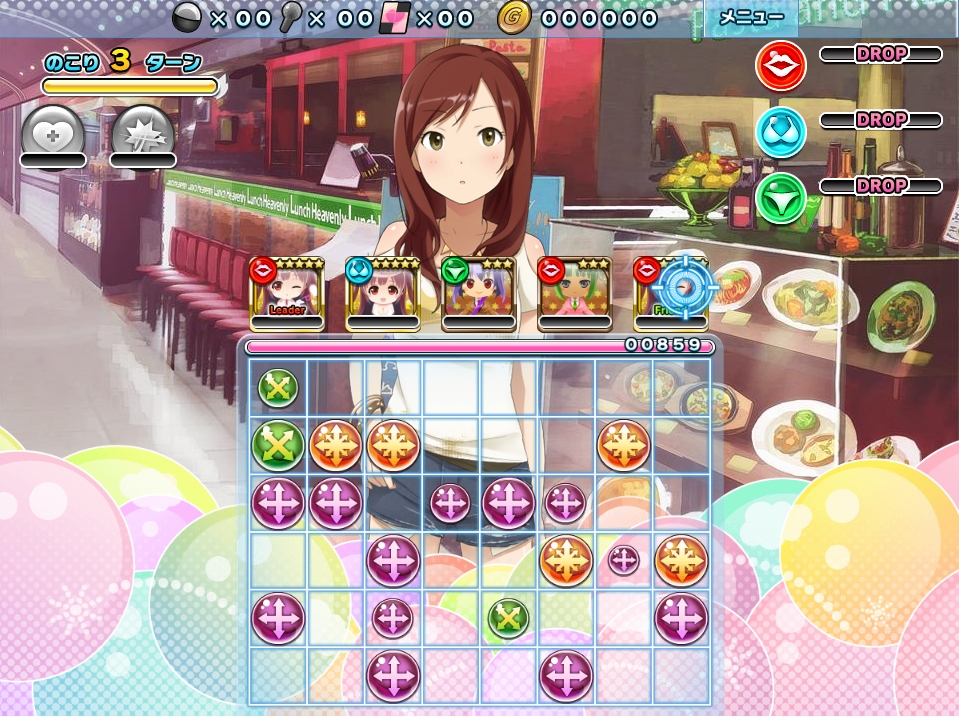Select the small purple orb between orange orbs

click(x=624, y=560)
